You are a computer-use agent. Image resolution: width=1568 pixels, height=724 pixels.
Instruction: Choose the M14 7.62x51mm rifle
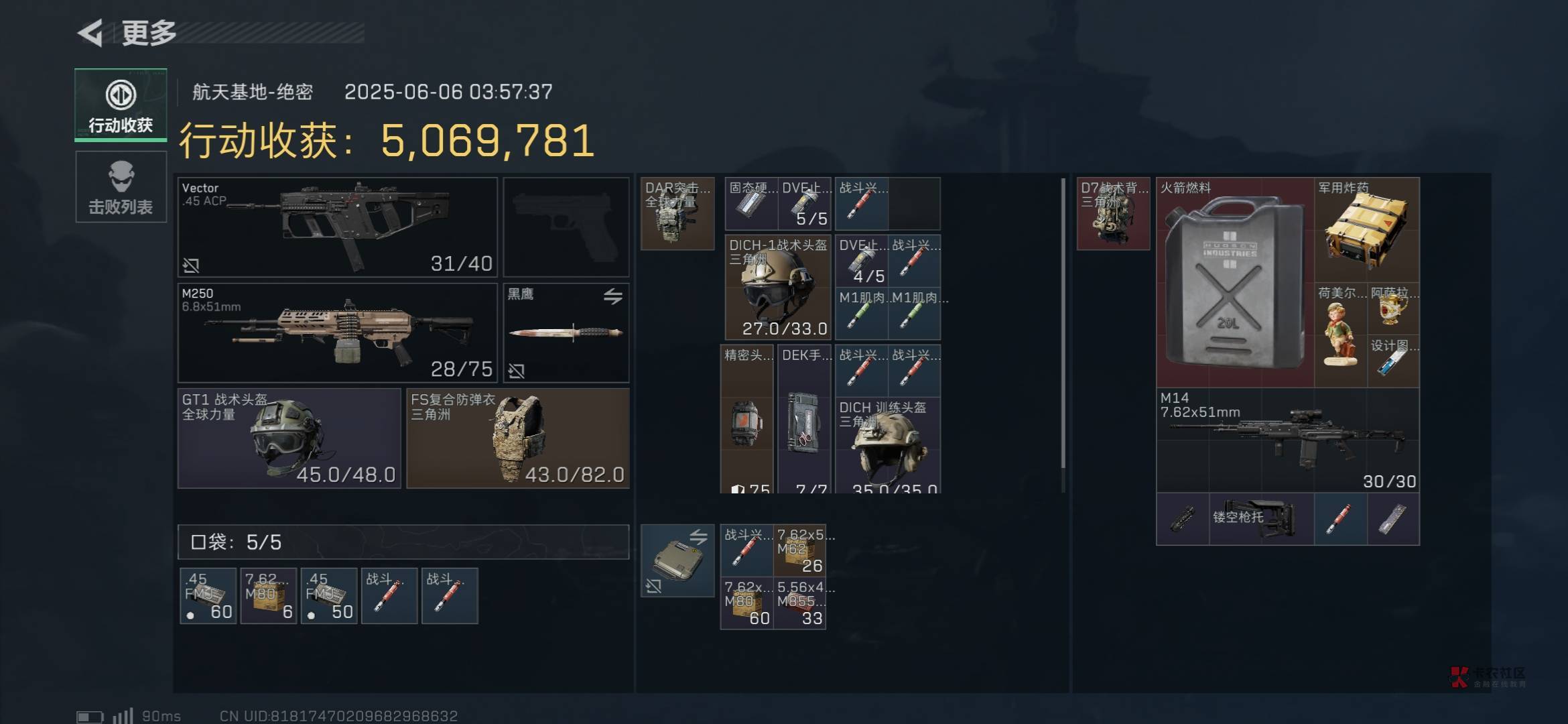(x=1287, y=440)
